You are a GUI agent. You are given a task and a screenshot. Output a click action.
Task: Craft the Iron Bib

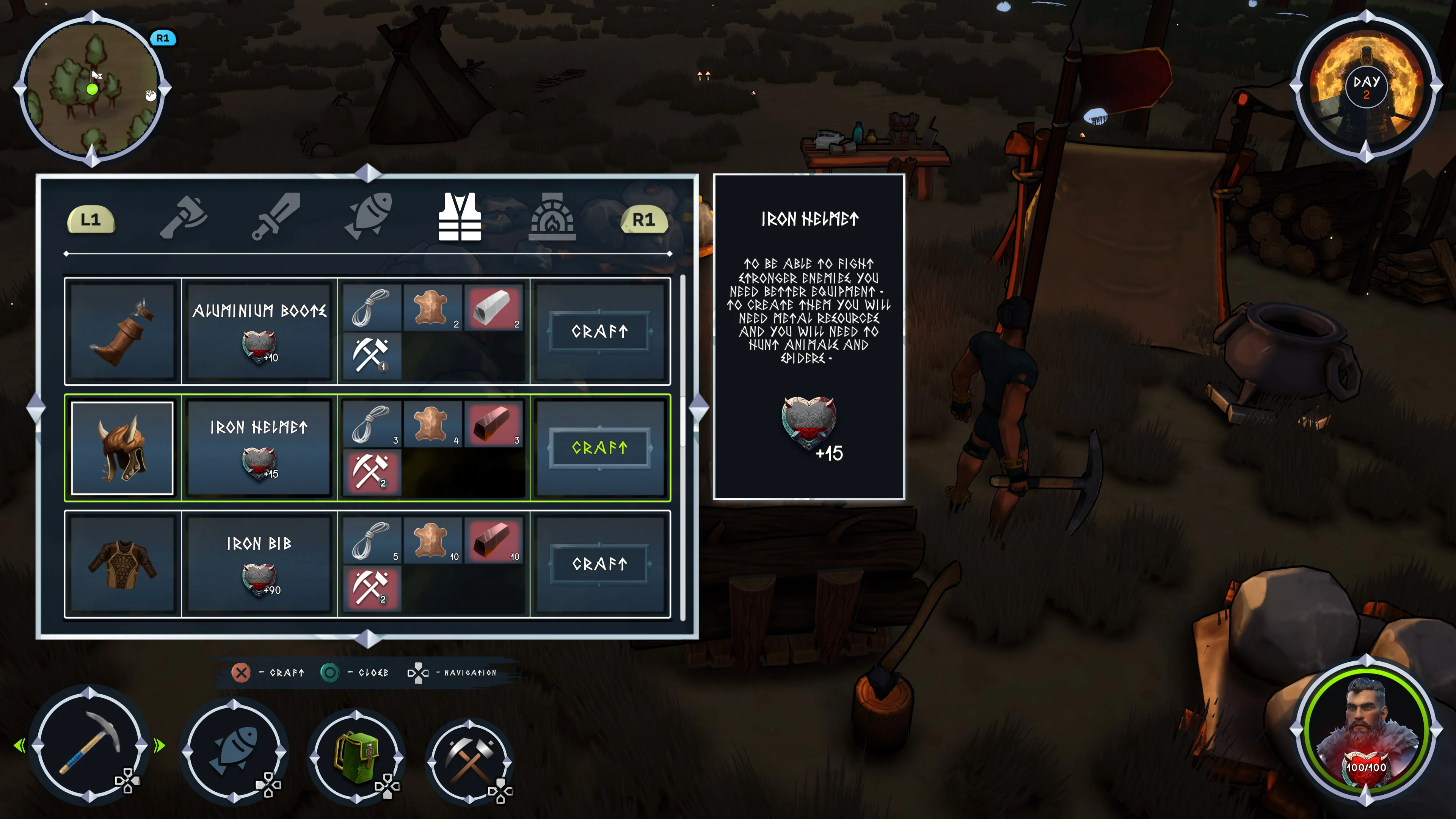click(x=600, y=563)
